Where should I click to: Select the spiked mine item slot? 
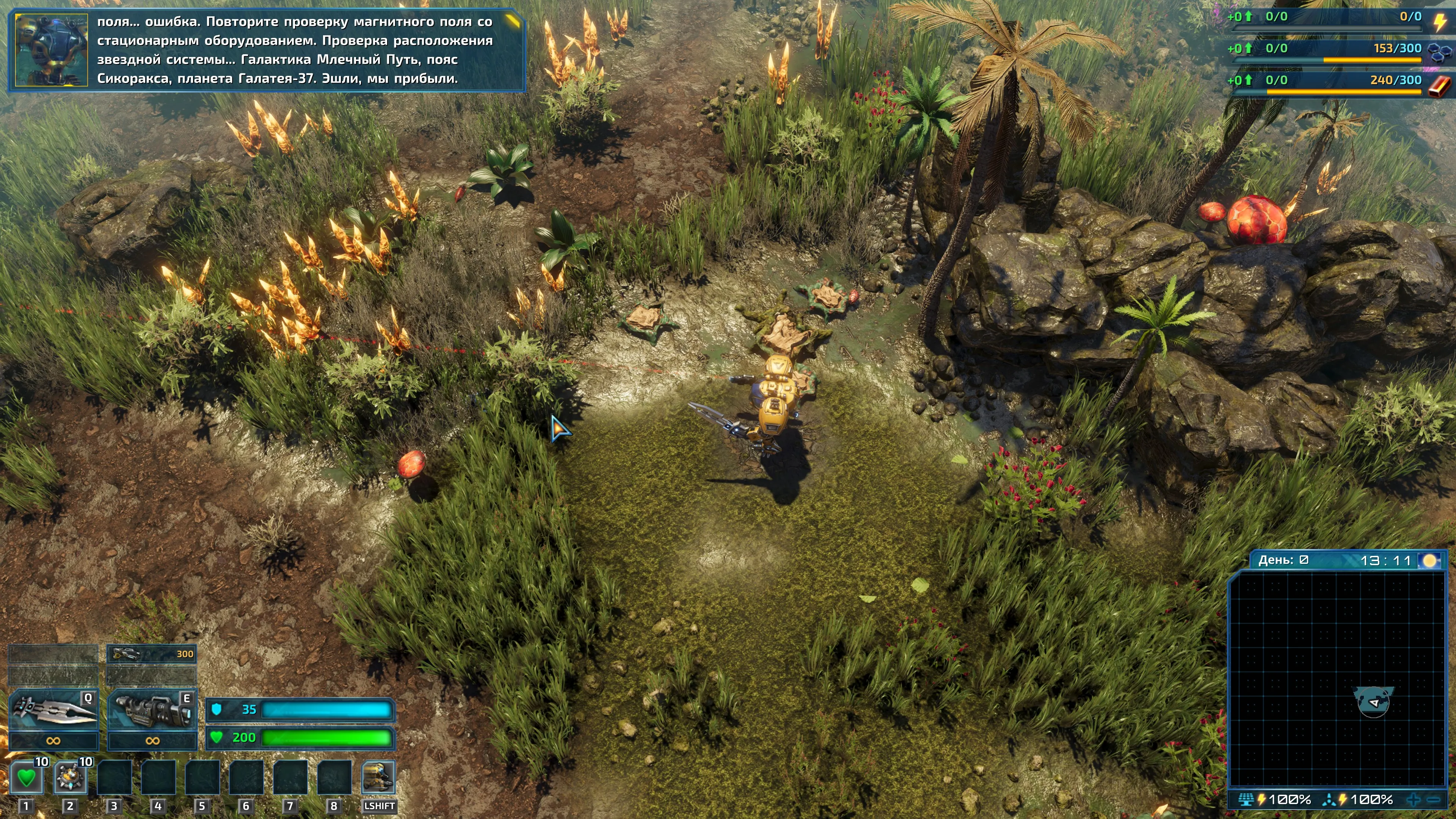[x=70, y=778]
